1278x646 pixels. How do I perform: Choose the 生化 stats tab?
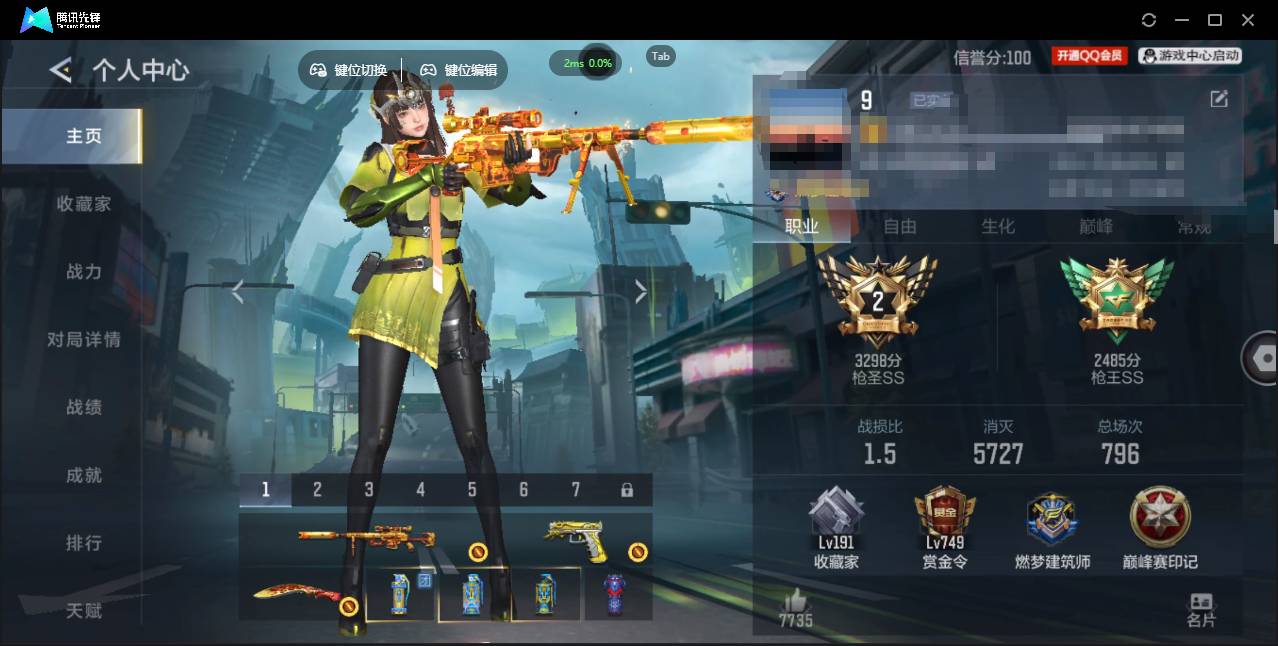pyautogui.click(x=998, y=227)
